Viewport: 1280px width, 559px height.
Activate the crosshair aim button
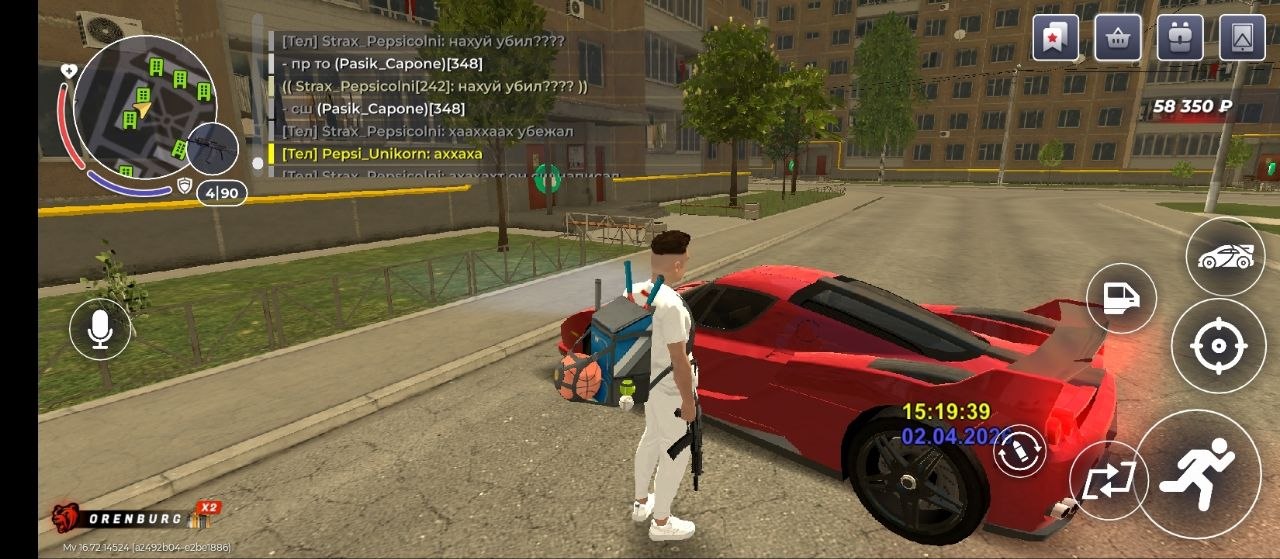[x=1218, y=346]
